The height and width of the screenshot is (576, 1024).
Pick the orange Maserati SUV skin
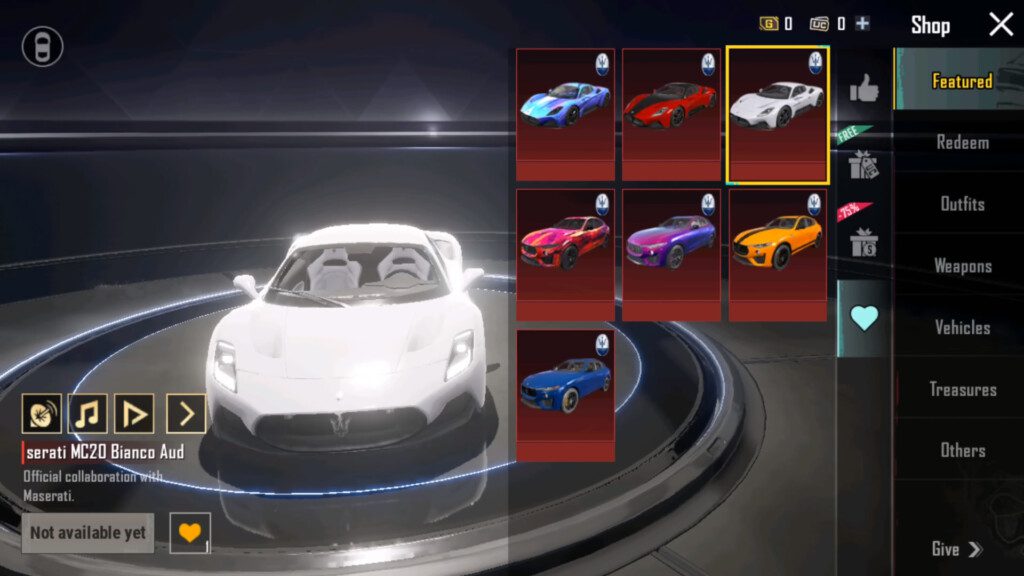[x=777, y=255]
